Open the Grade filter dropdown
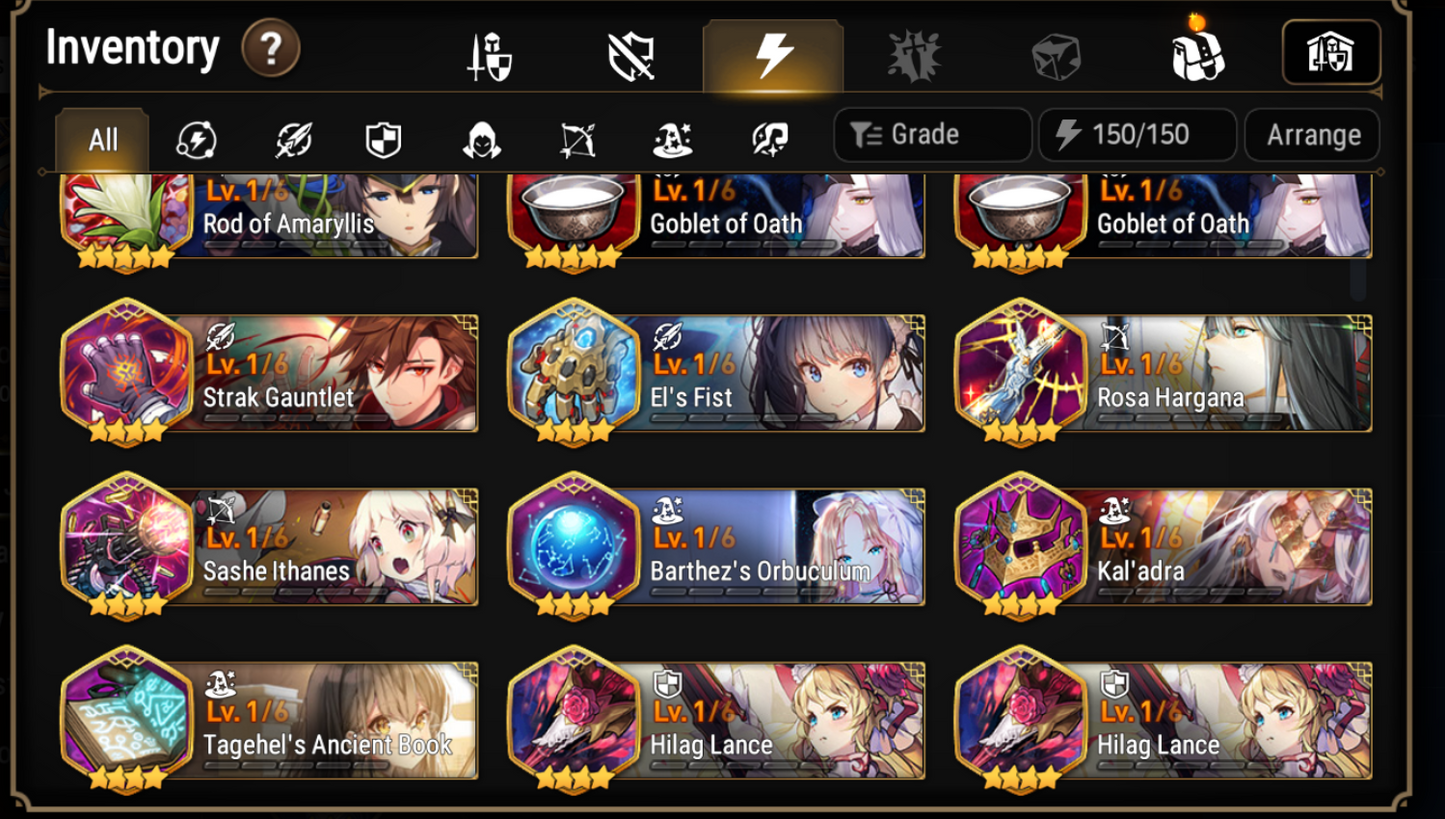Screen dimensions: 1445x819 click(931, 135)
